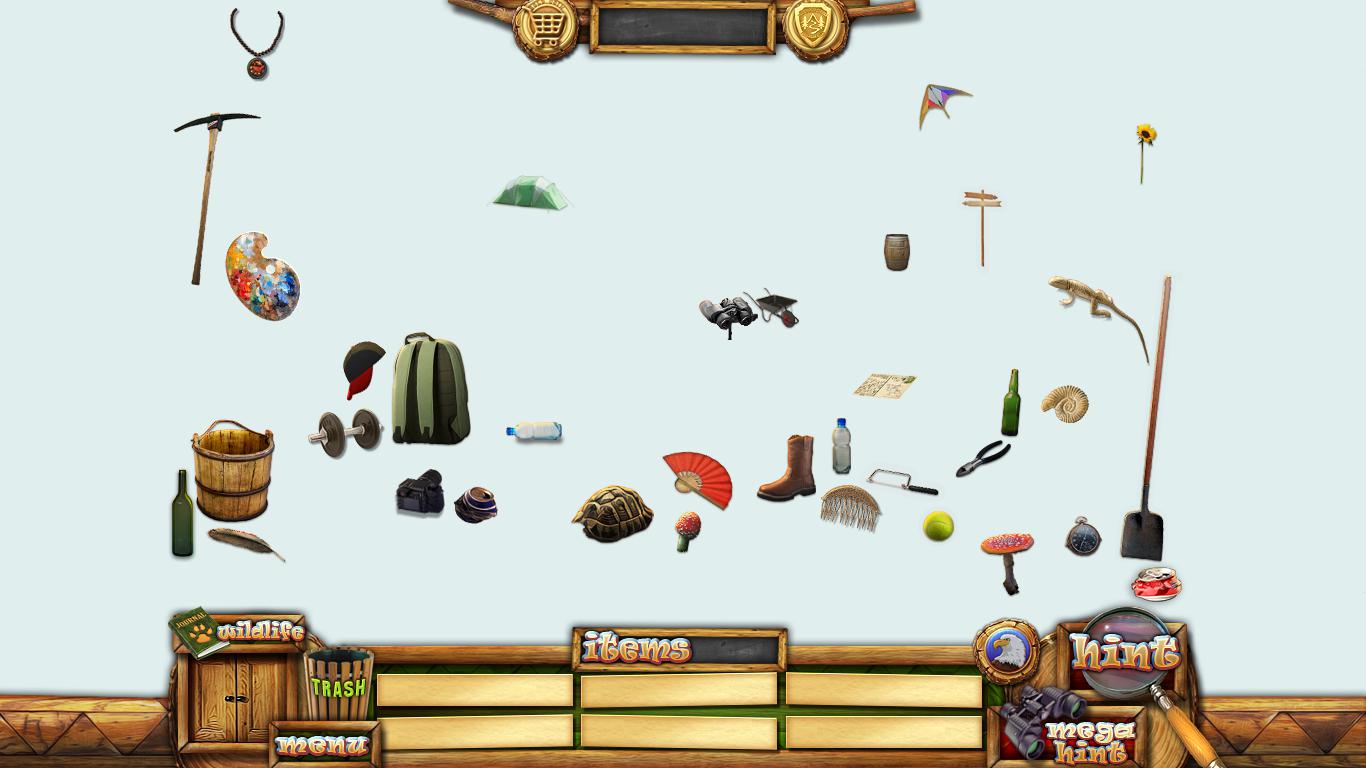The image size is (1366, 768).
Task: Open the wildlife journal
Action: [x=238, y=632]
